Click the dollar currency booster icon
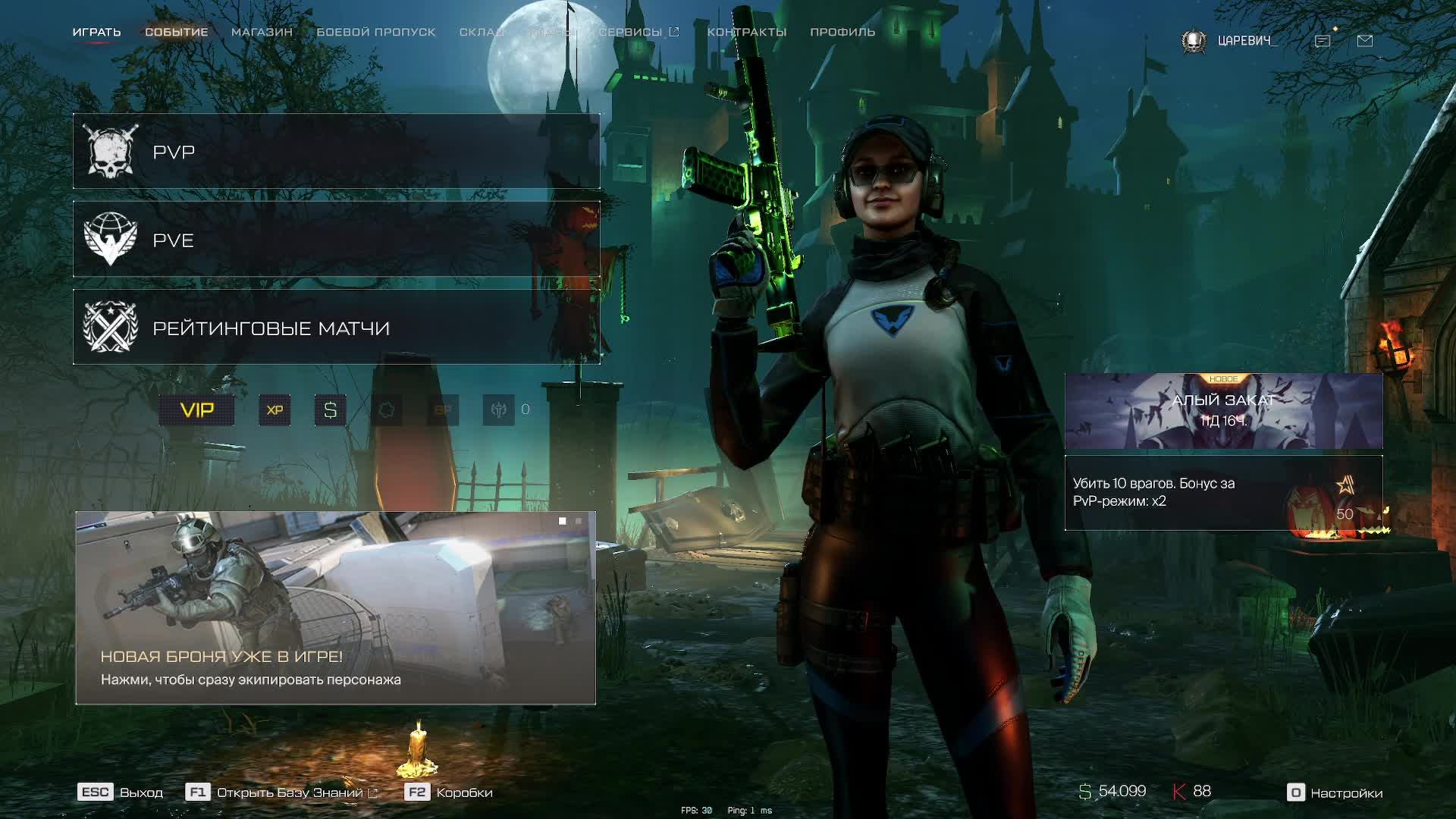 tap(330, 410)
